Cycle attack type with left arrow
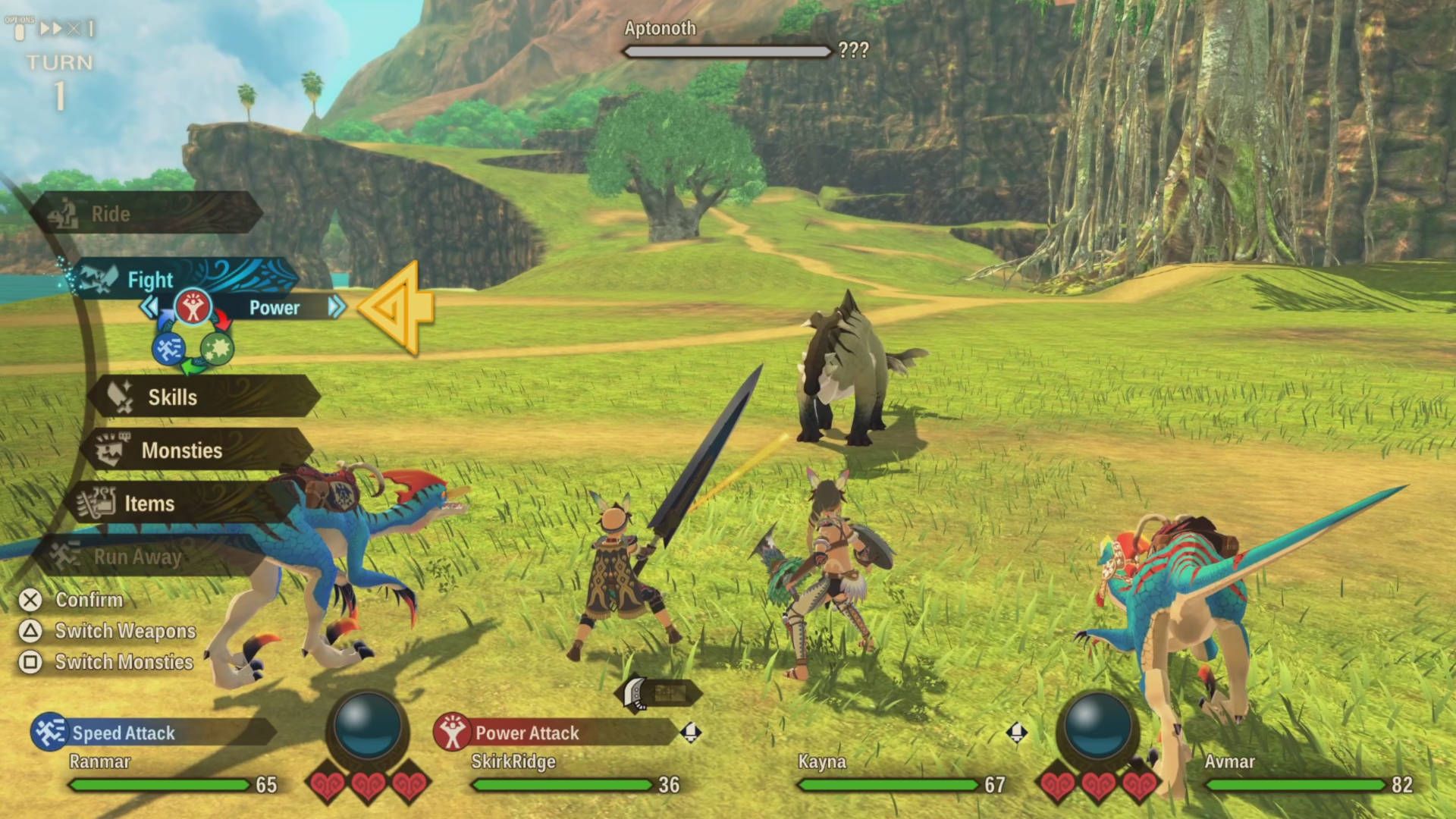This screenshot has width=1456, height=819. click(x=149, y=307)
